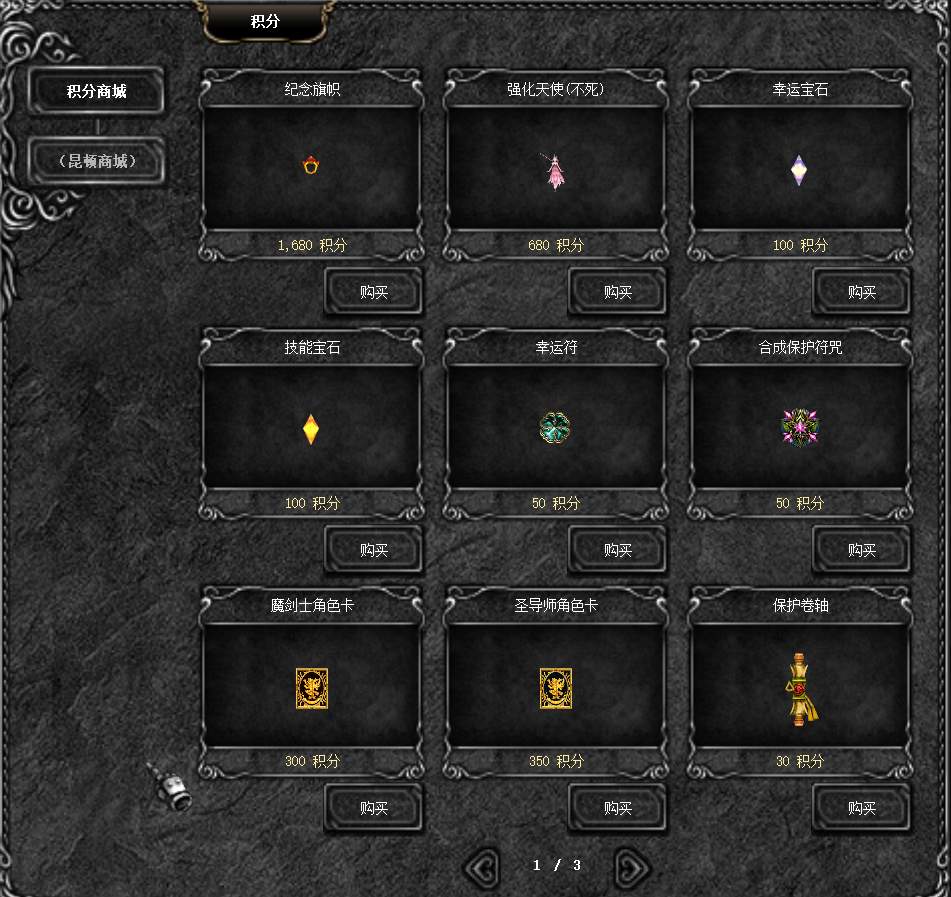951x897 pixels.
Task: Choose the pink 强化天使 item icon
Action: [555, 171]
